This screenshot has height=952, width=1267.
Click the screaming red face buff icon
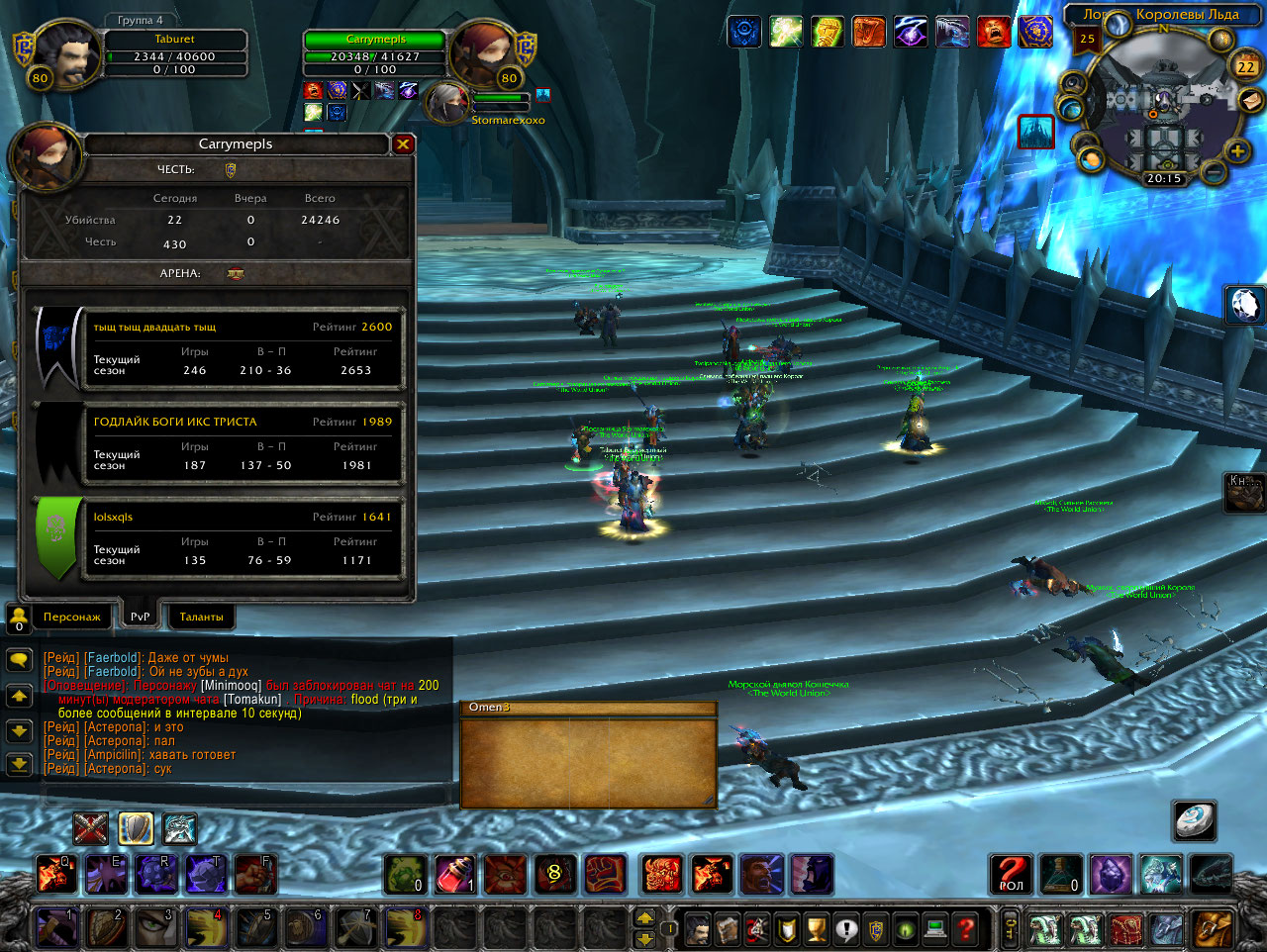coord(993,32)
